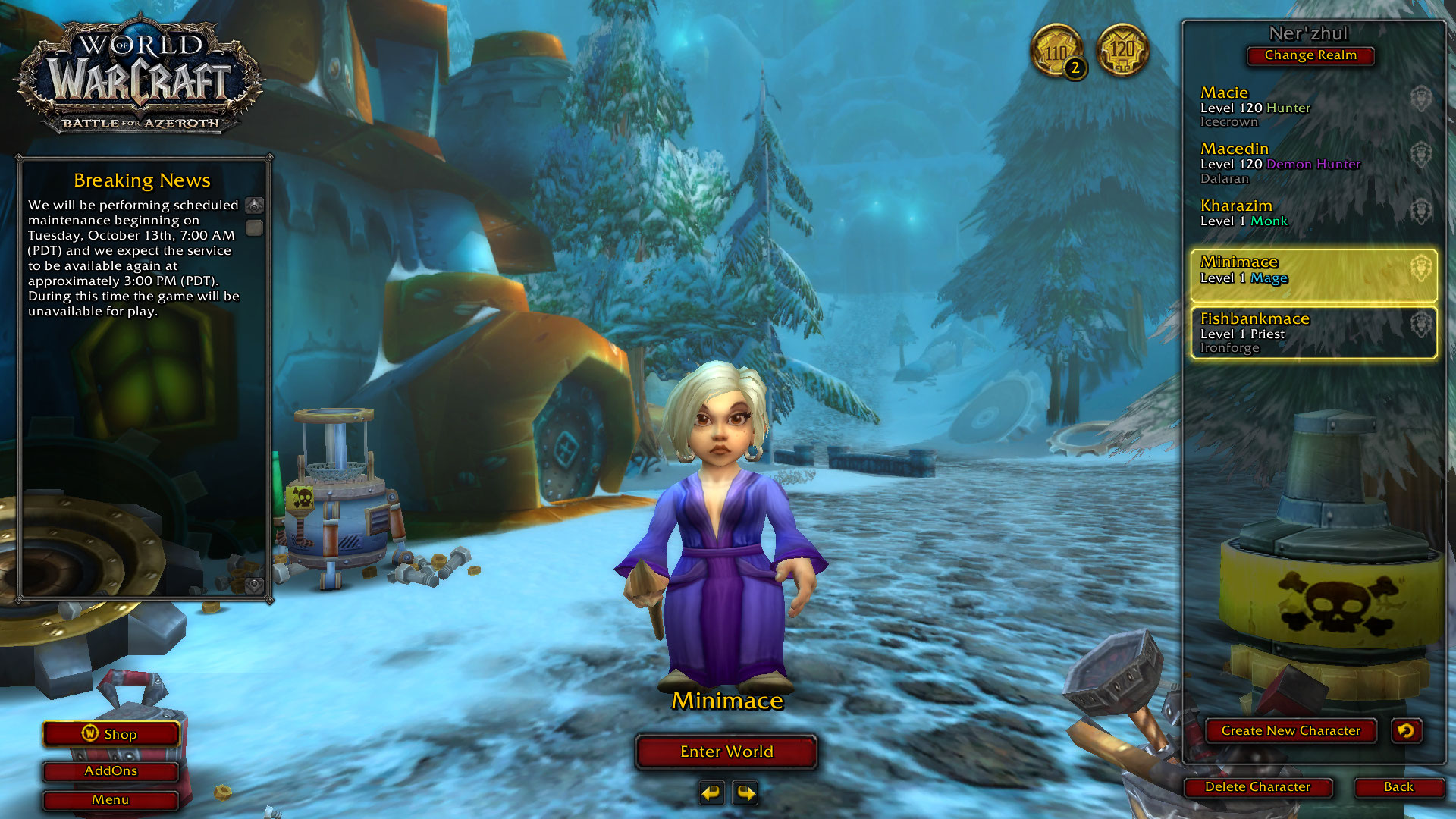Open the Change Realm list
This screenshot has height=819, width=1456.
[1310, 55]
